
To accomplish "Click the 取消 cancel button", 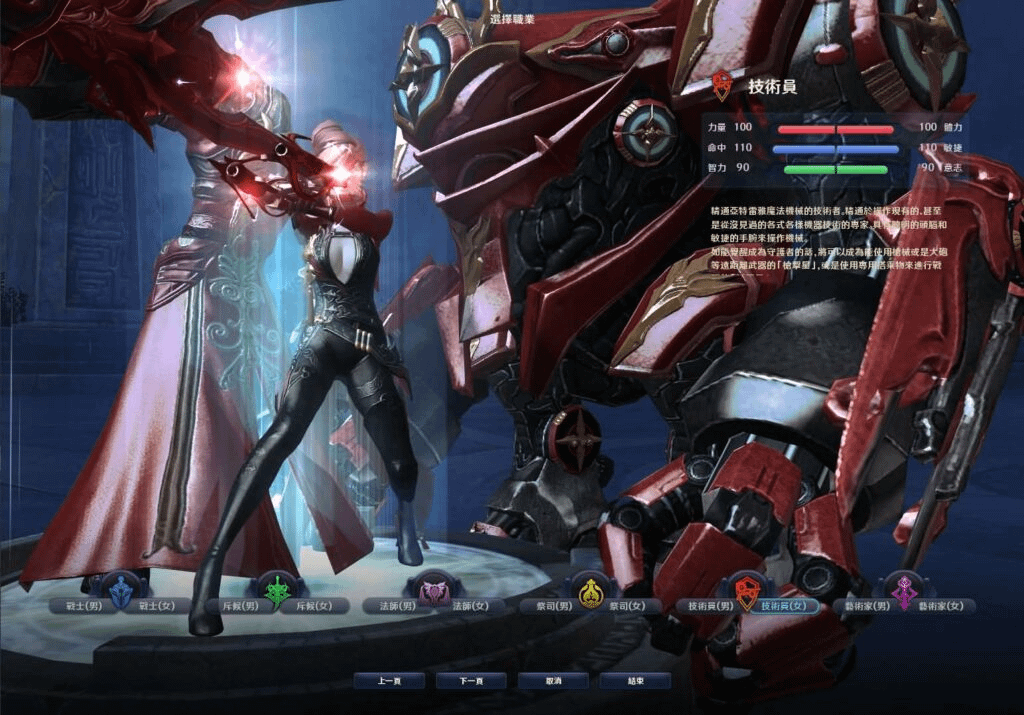I will click(x=553, y=681).
